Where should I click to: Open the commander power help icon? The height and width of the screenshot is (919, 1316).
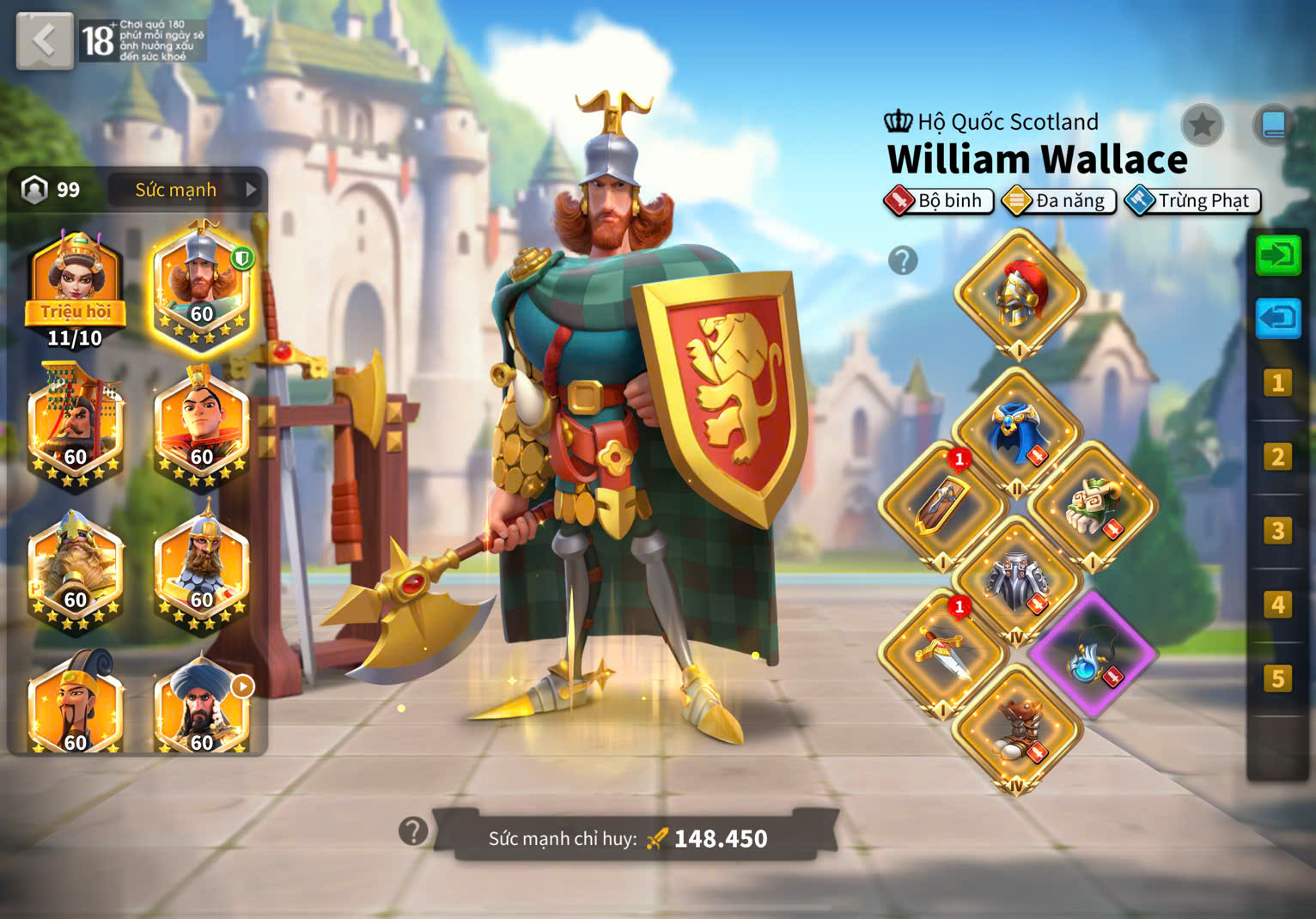point(413,831)
